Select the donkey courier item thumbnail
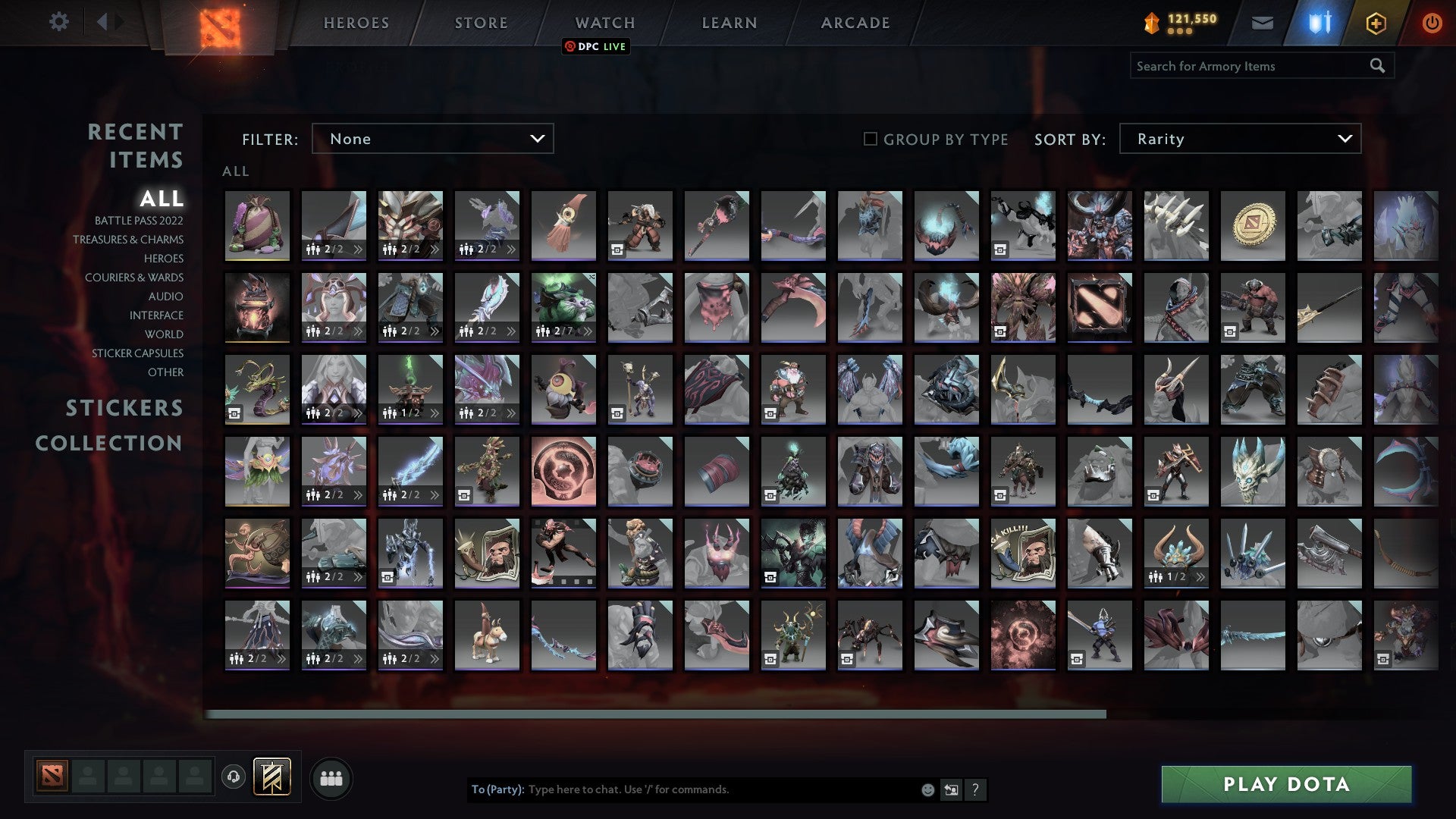 point(487,635)
